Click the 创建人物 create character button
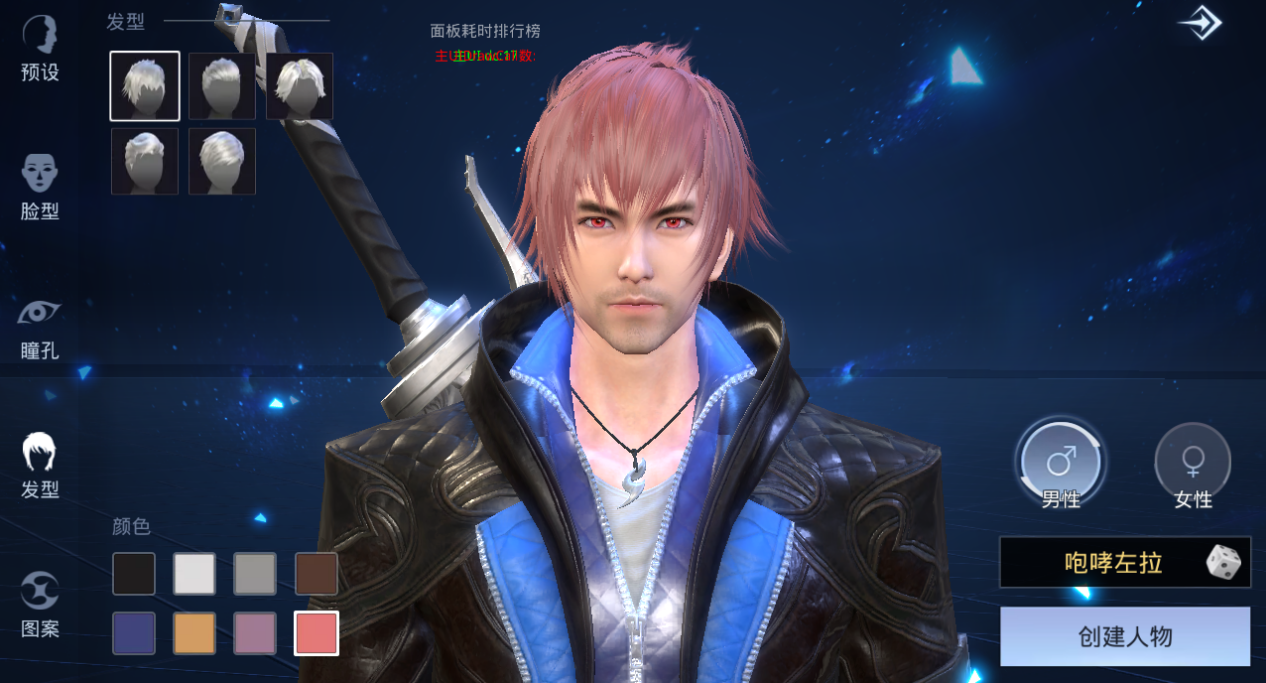This screenshot has width=1266, height=683. coord(1125,636)
